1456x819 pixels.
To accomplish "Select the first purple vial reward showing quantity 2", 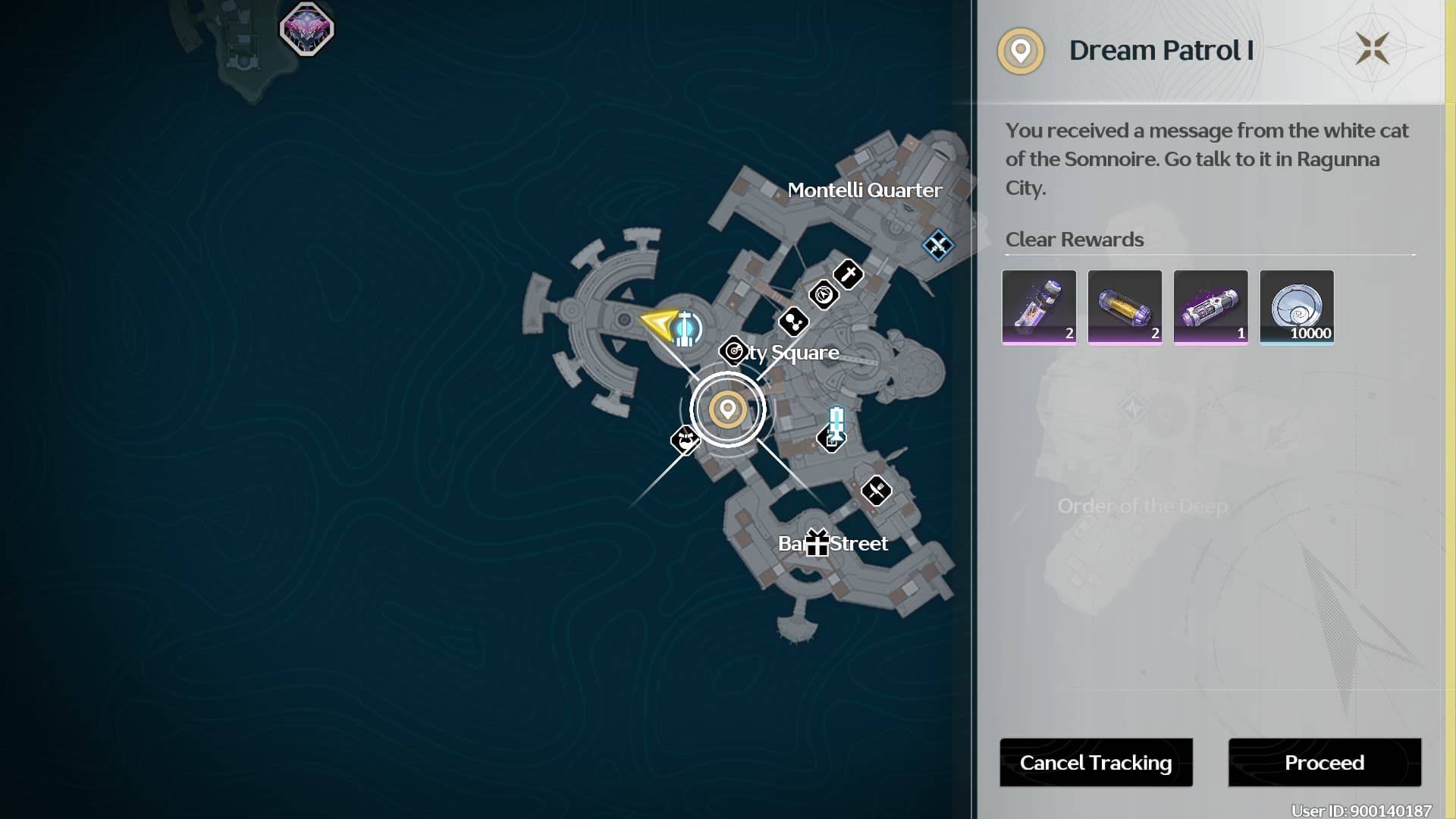I will tap(1038, 307).
